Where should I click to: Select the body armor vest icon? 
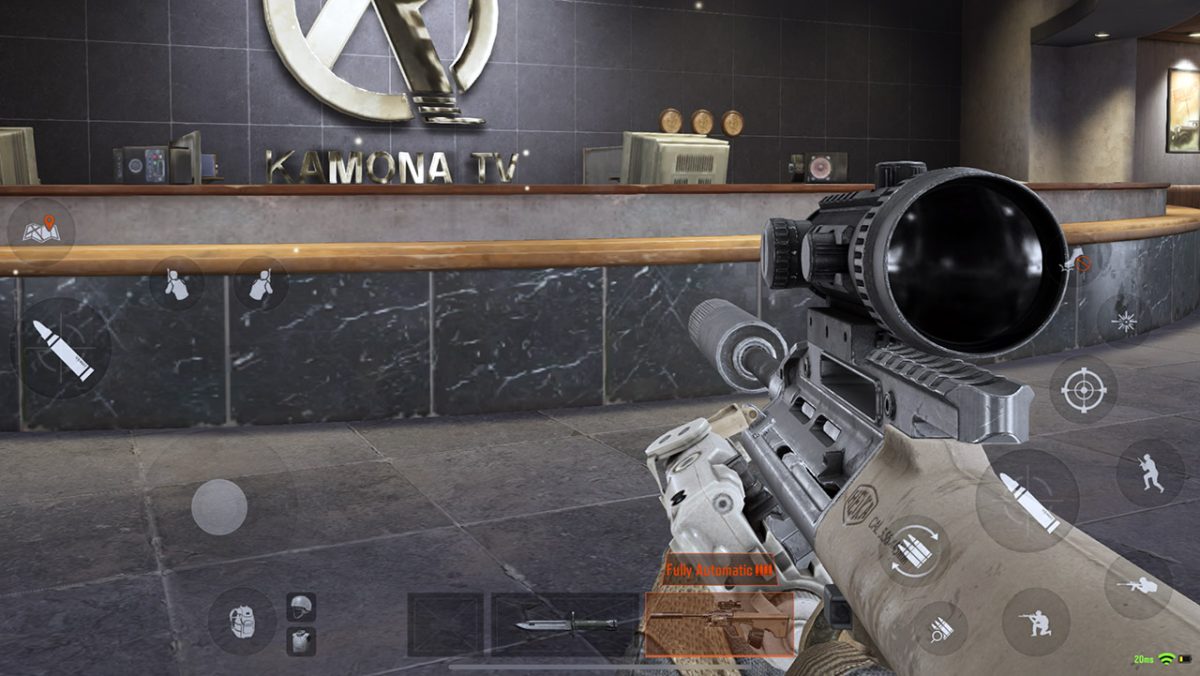point(300,640)
